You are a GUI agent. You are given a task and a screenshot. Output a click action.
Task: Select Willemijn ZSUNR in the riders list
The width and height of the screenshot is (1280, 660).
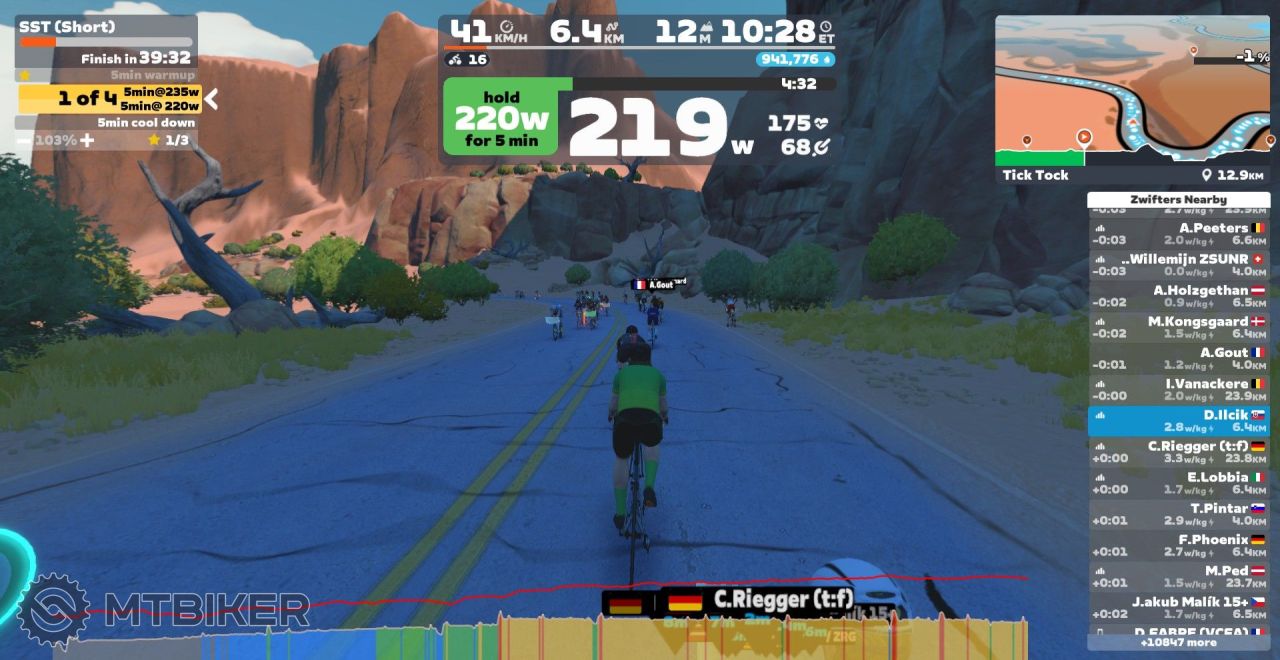pyautogui.click(x=1178, y=265)
